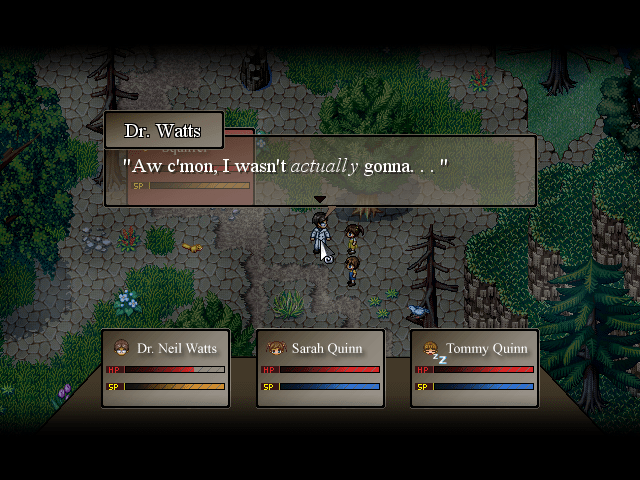Select Sarah Quinn's party panel
640x480 pixels.
coord(320,368)
